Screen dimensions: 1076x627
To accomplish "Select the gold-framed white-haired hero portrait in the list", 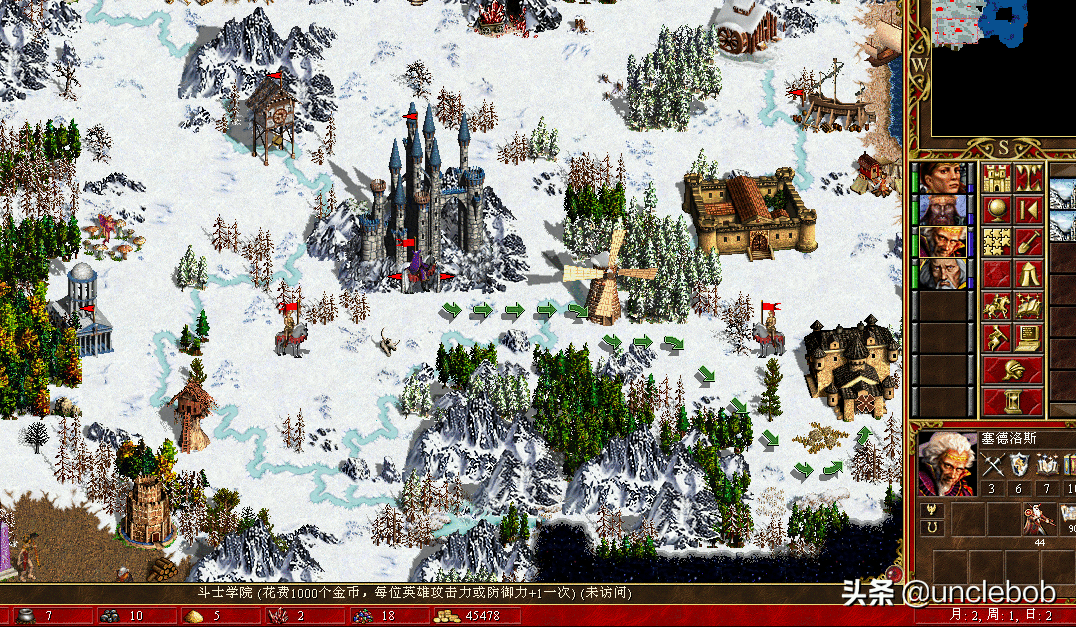I will tap(941, 242).
